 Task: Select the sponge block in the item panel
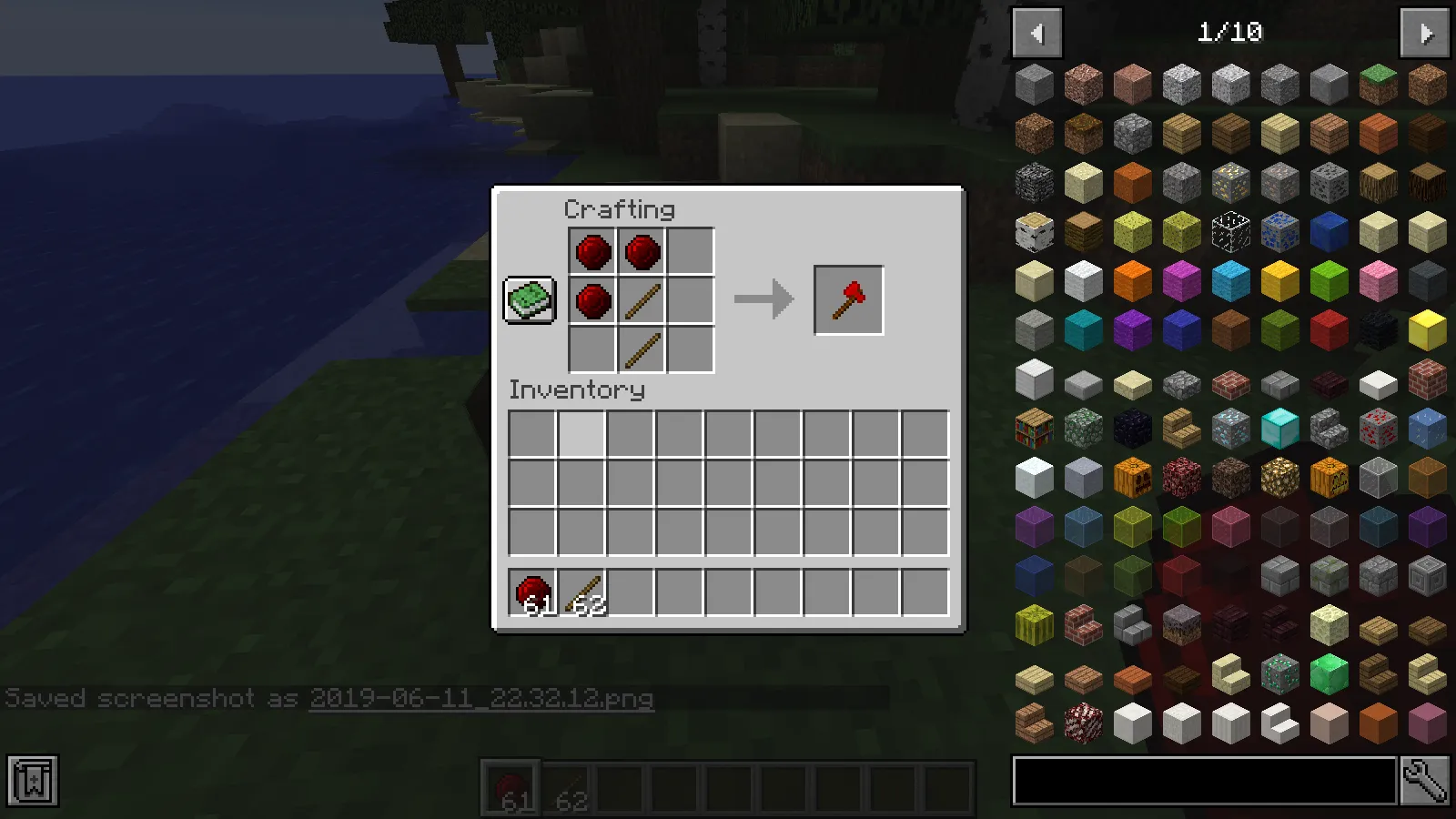pos(1132,232)
